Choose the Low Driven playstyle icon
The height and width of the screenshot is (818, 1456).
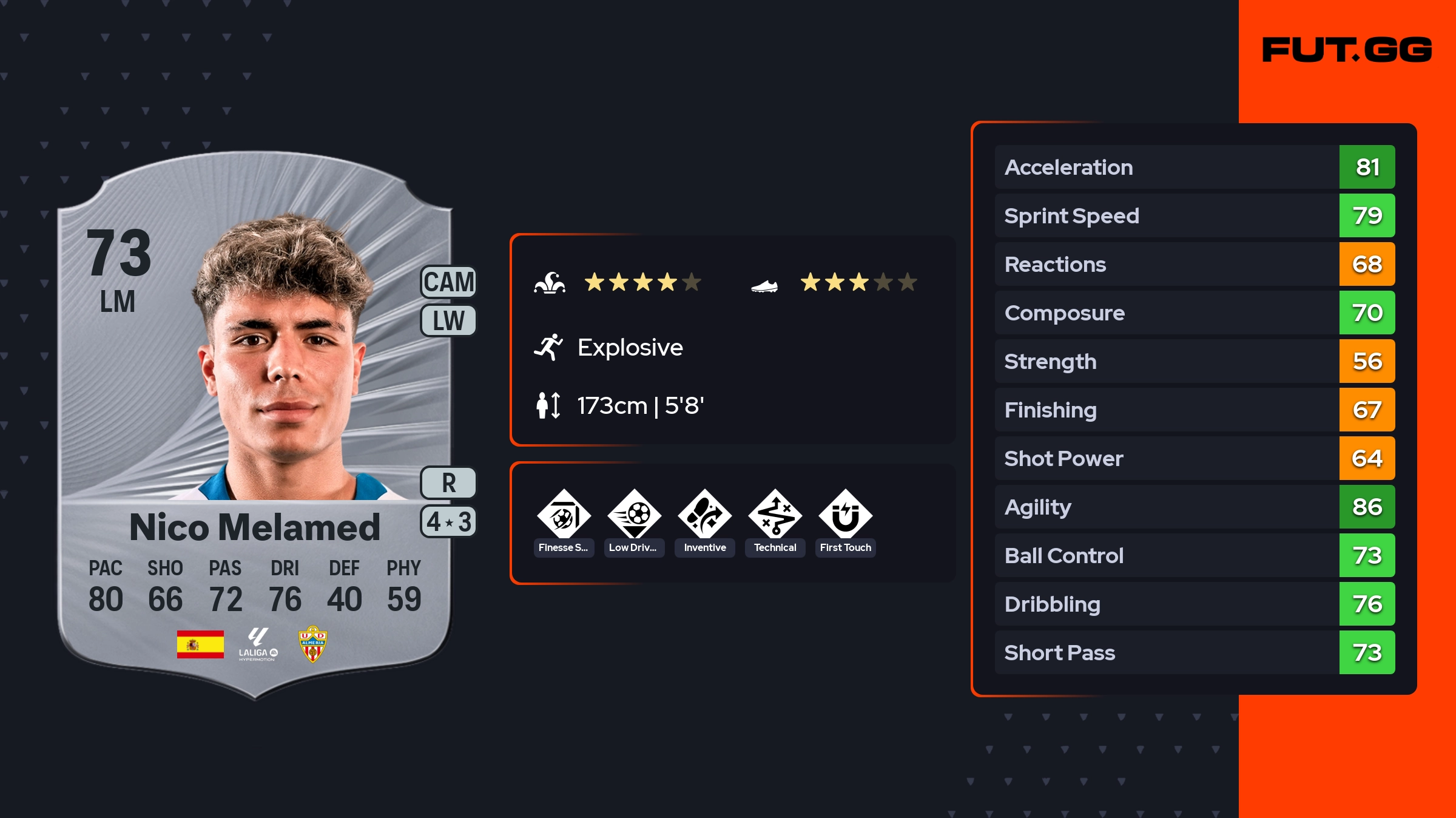(x=634, y=516)
